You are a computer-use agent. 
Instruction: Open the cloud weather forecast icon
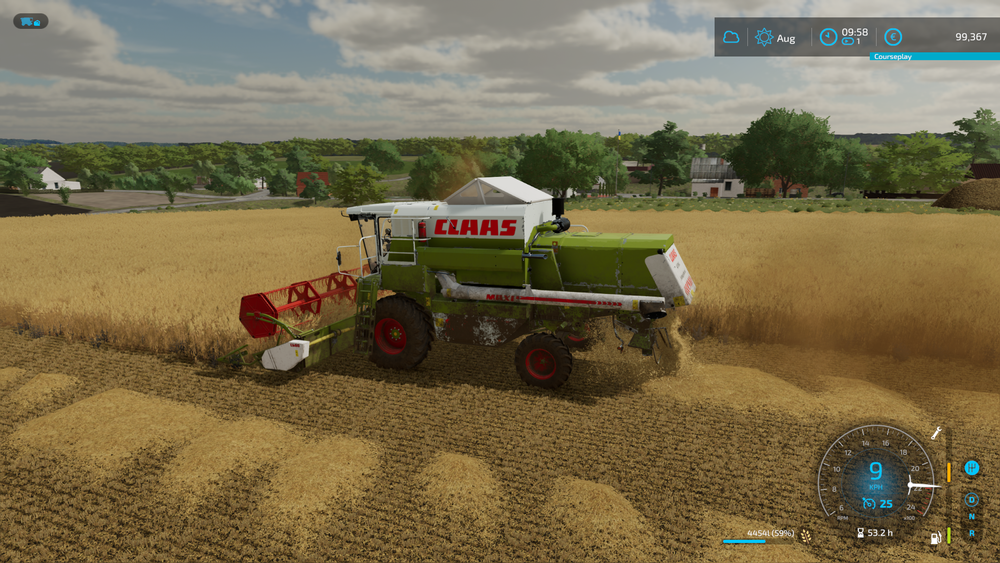coord(731,37)
